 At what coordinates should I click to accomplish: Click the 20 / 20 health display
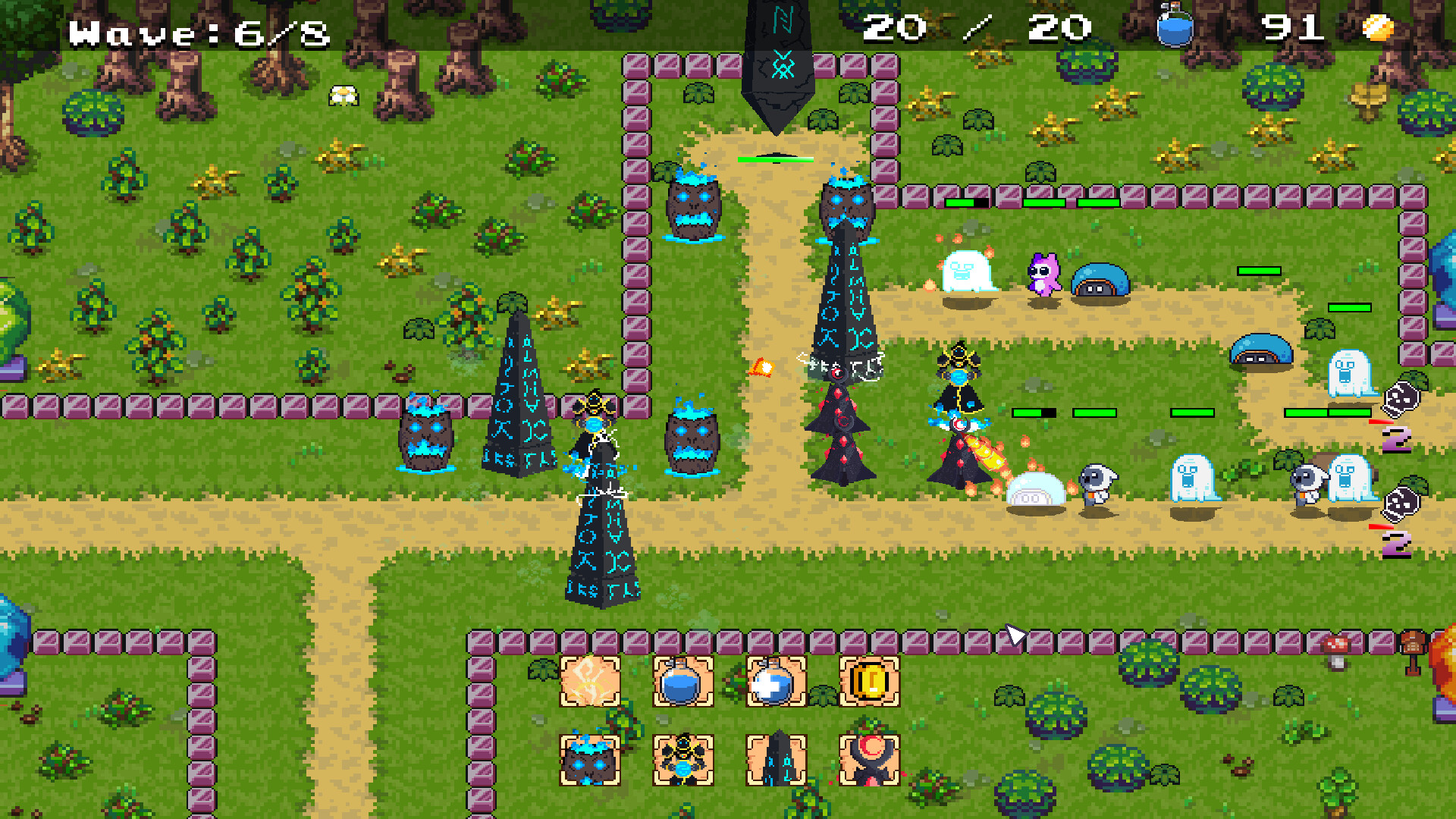click(978, 27)
